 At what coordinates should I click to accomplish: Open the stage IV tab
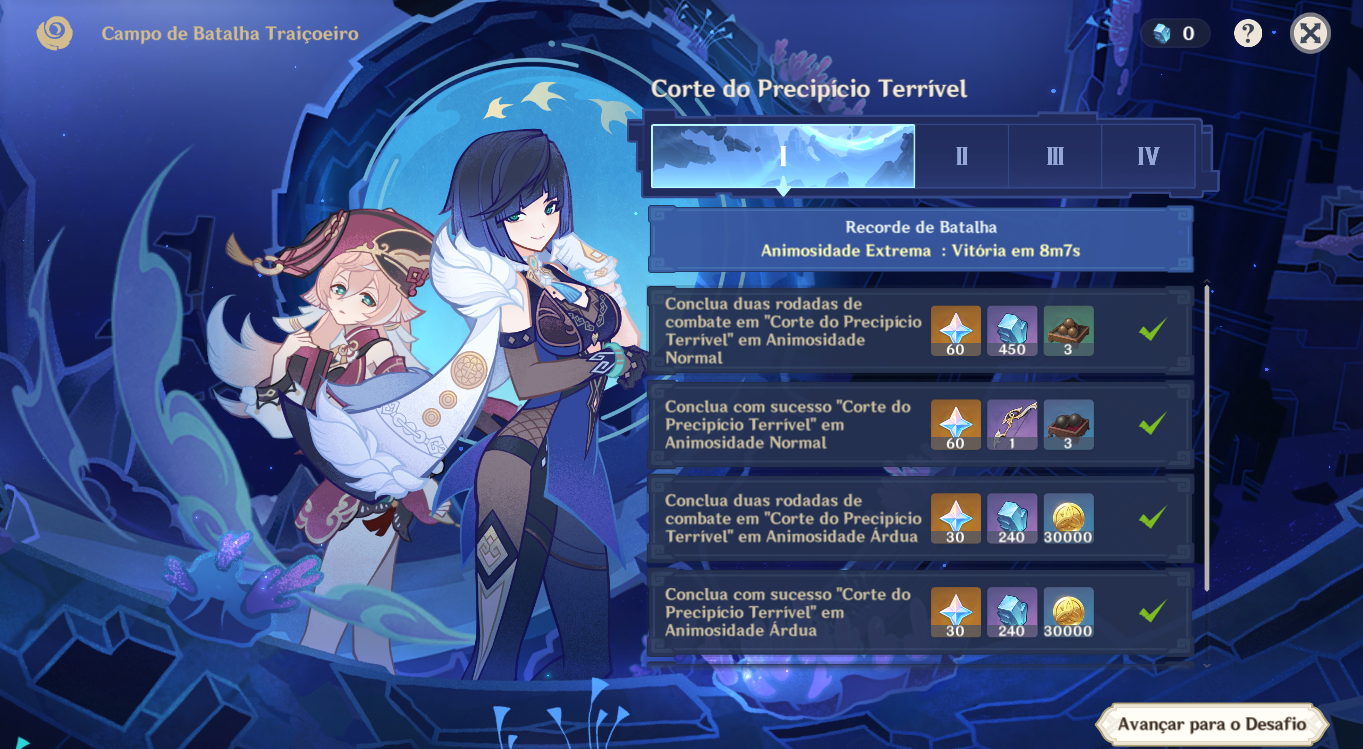(x=1147, y=156)
